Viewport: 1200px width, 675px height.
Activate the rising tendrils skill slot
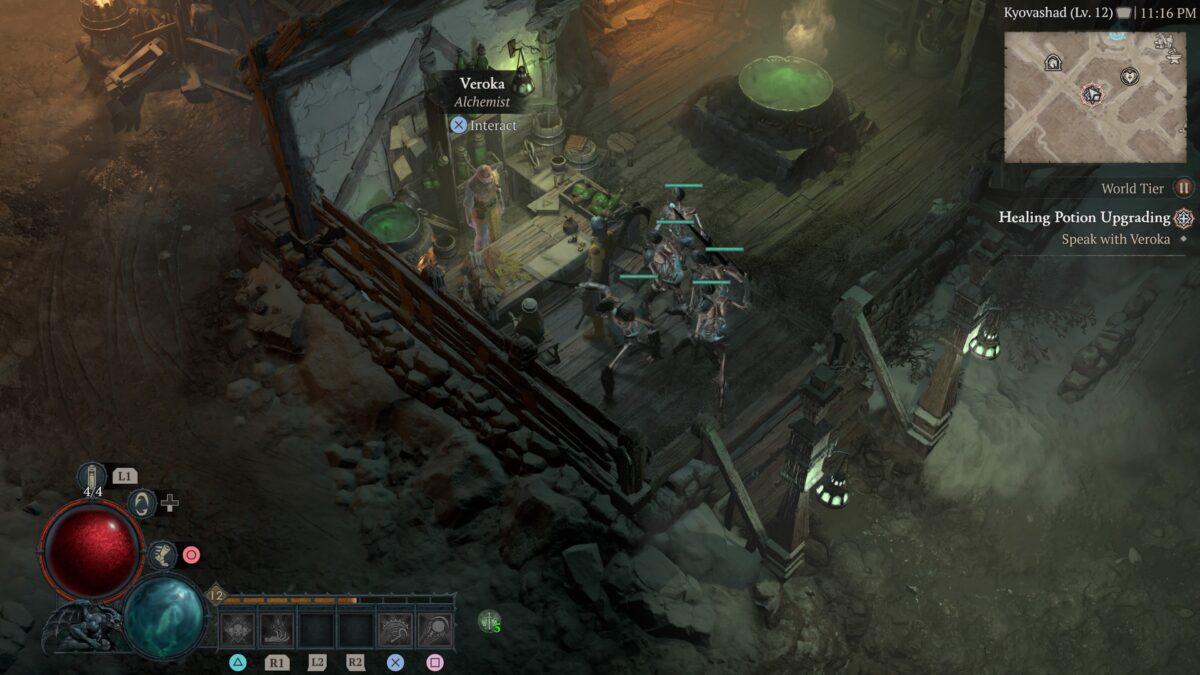tap(277, 630)
